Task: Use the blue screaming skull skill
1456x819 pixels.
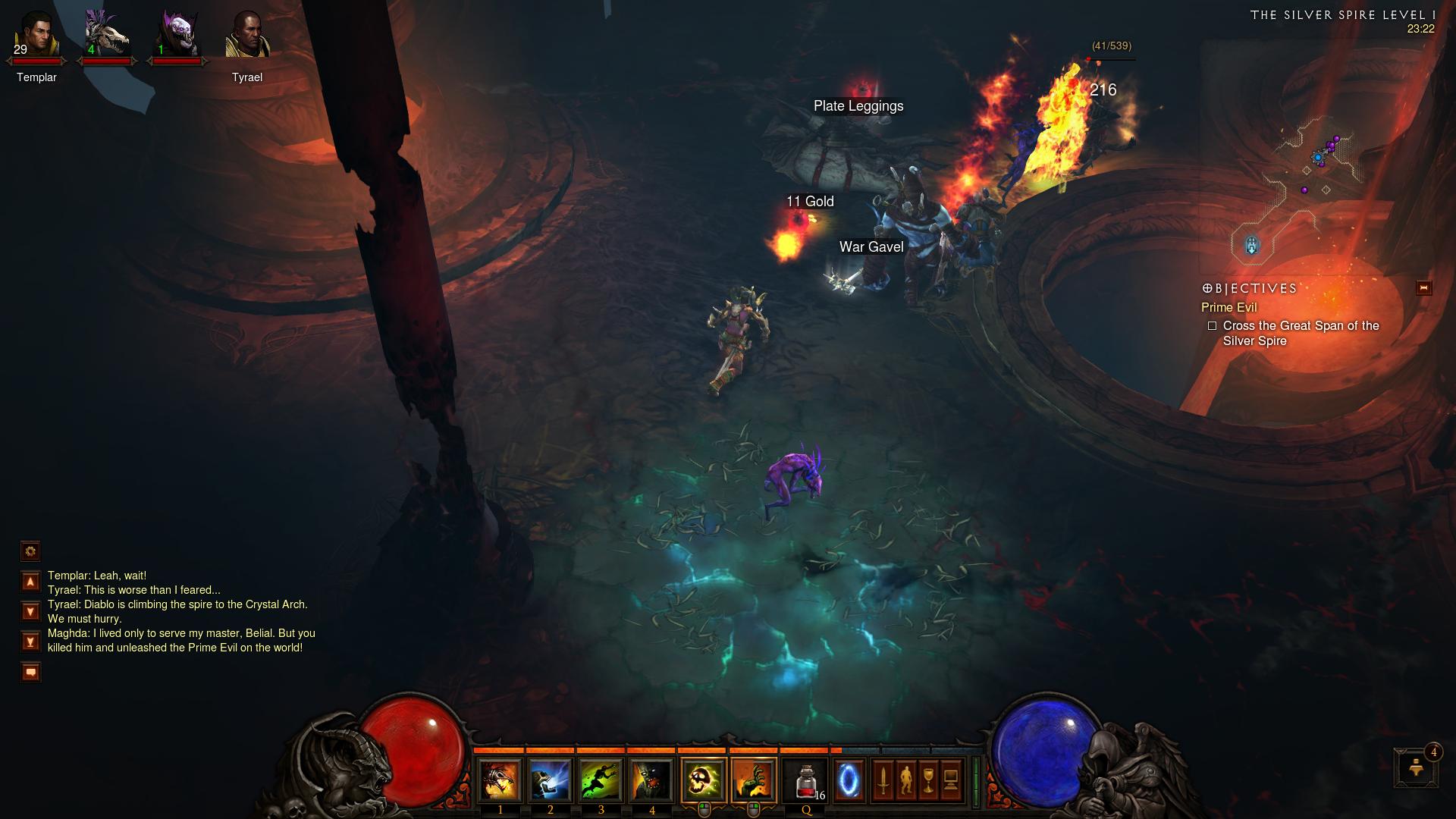Action: (x=551, y=780)
